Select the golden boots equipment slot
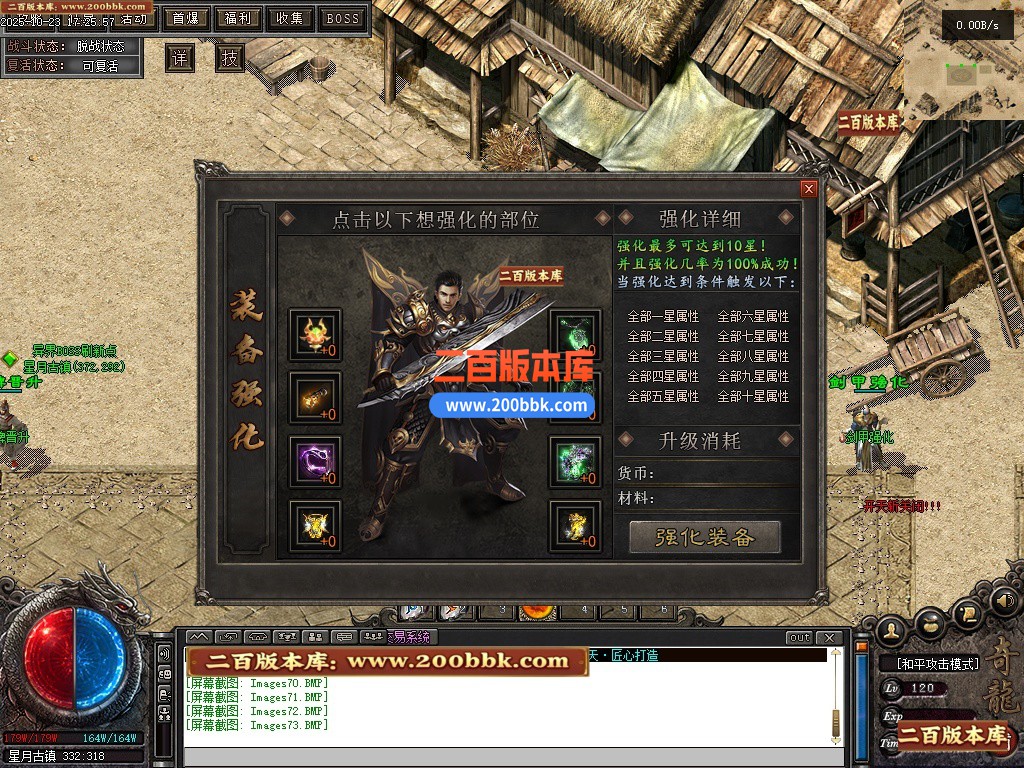Screen dimensions: 1024x768 576,526
